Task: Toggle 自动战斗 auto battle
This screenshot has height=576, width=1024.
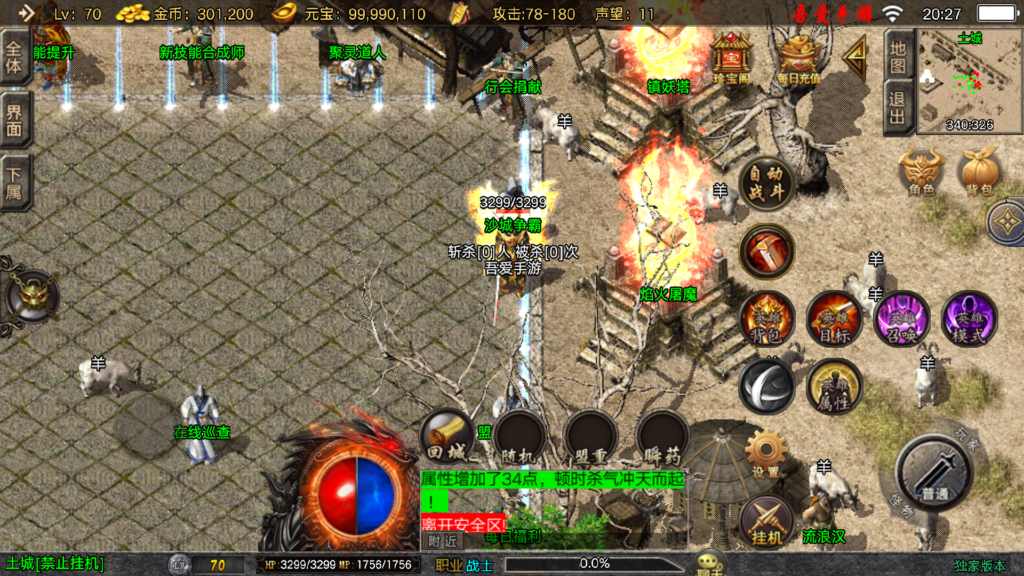Action: (x=766, y=183)
